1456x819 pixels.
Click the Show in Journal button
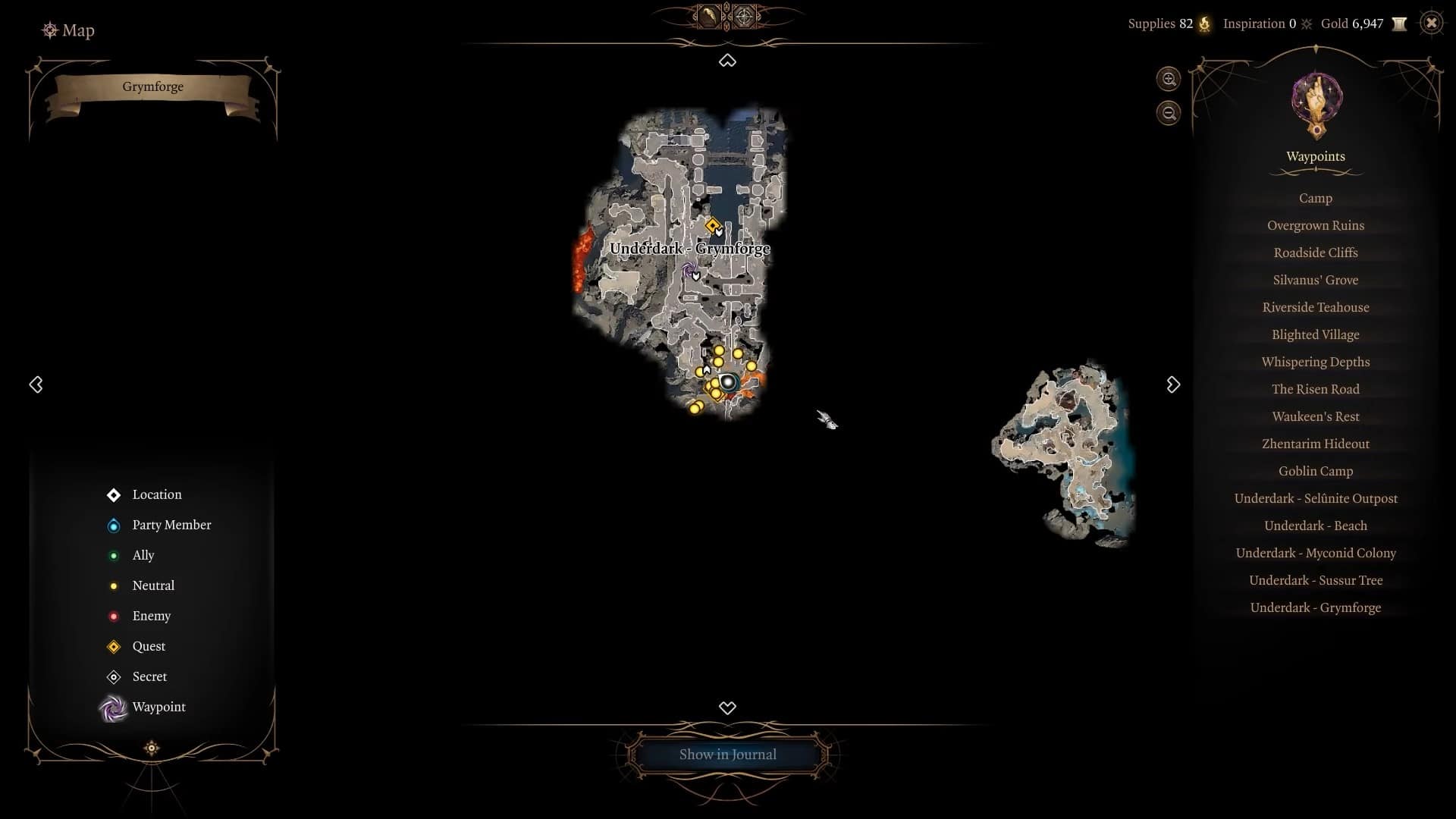[x=727, y=754]
